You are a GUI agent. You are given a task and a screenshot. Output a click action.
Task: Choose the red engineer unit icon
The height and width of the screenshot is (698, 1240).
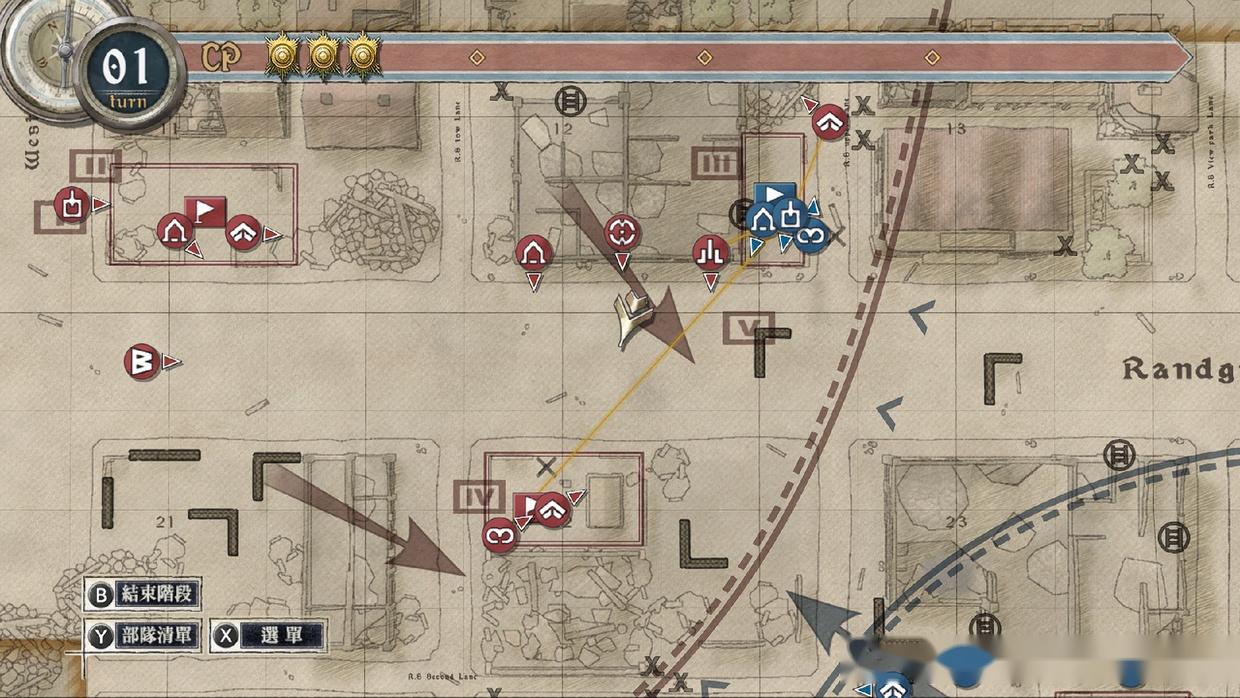pyautogui.click(x=499, y=535)
